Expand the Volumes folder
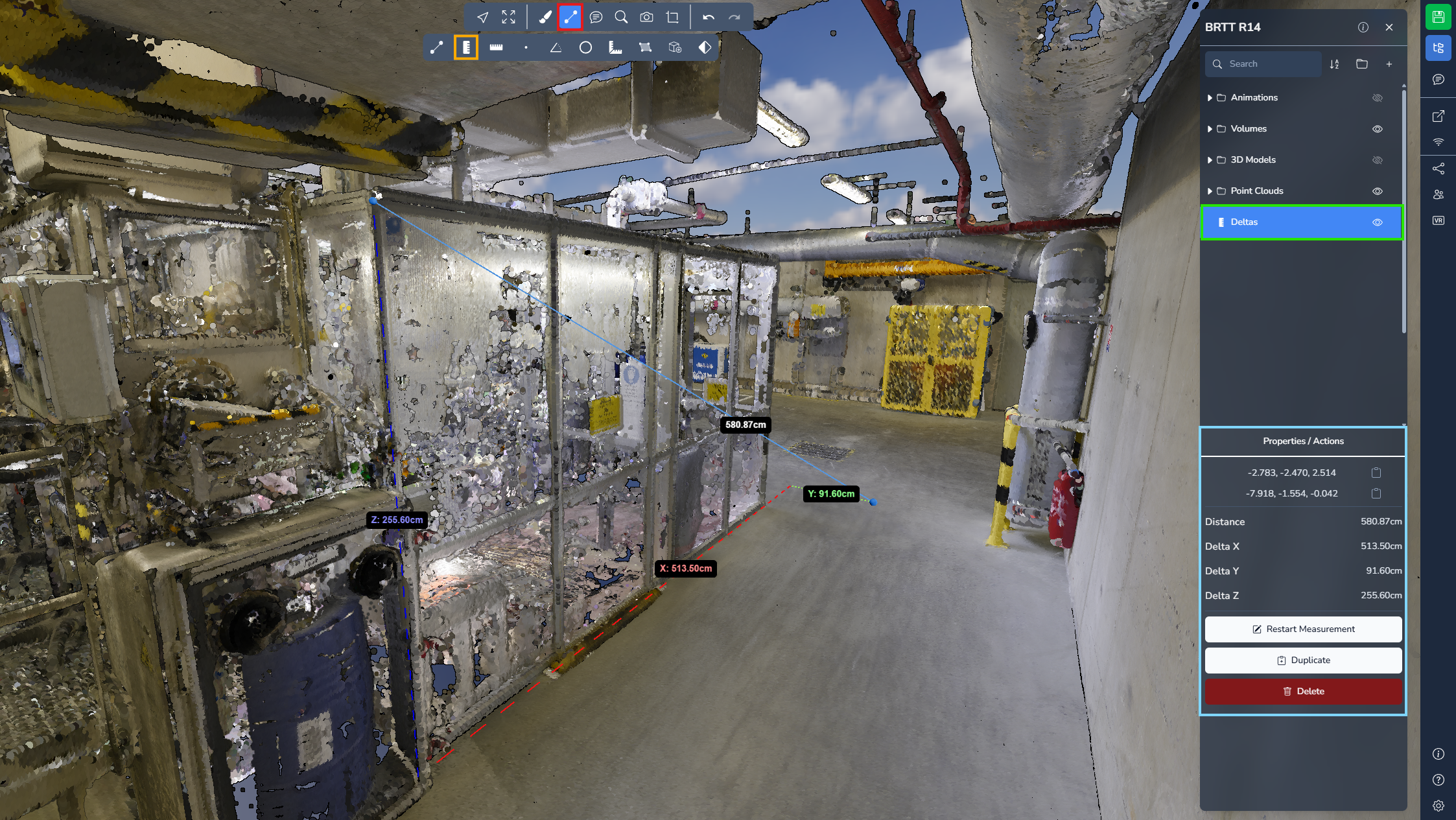This screenshot has height=820, width=1456. tap(1210, 129)
